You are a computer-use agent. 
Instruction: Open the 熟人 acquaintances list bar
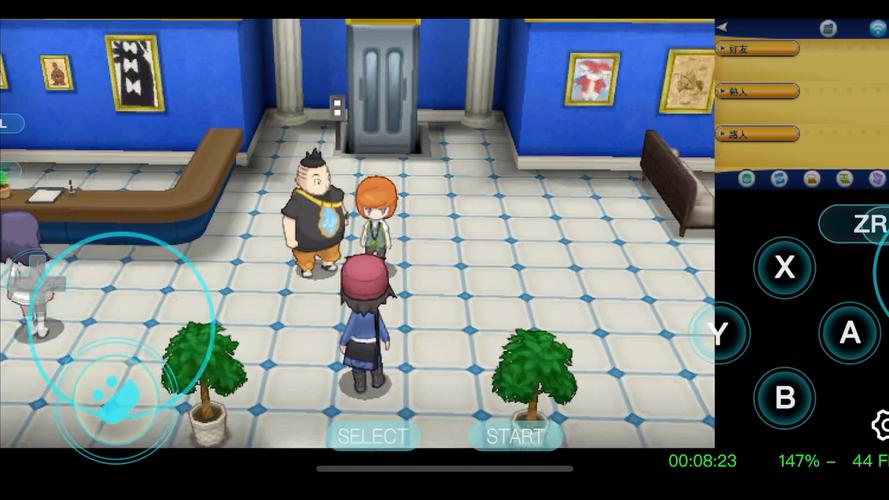[x=758, y=91]
